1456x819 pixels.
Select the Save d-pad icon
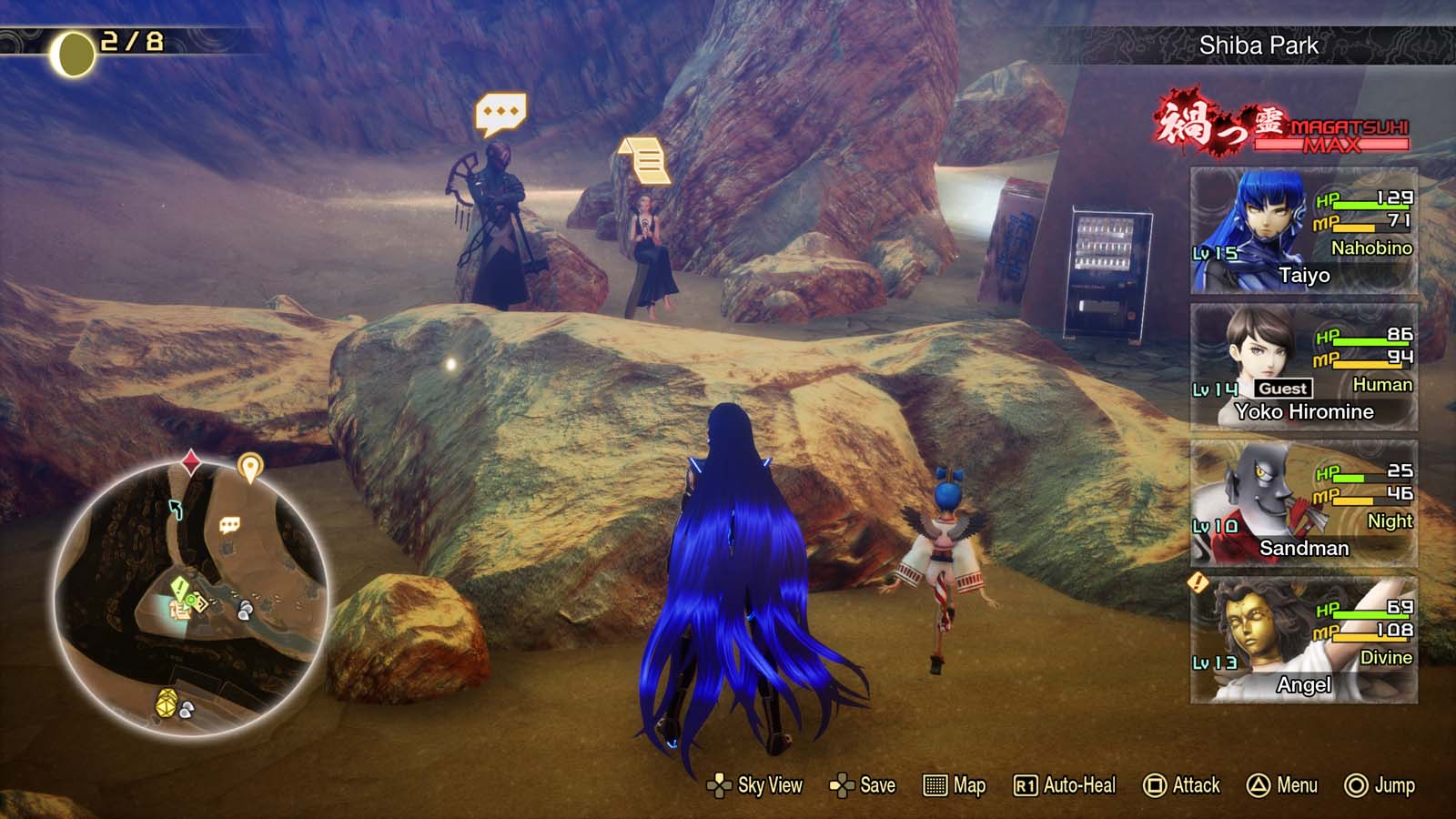[843, 784]
